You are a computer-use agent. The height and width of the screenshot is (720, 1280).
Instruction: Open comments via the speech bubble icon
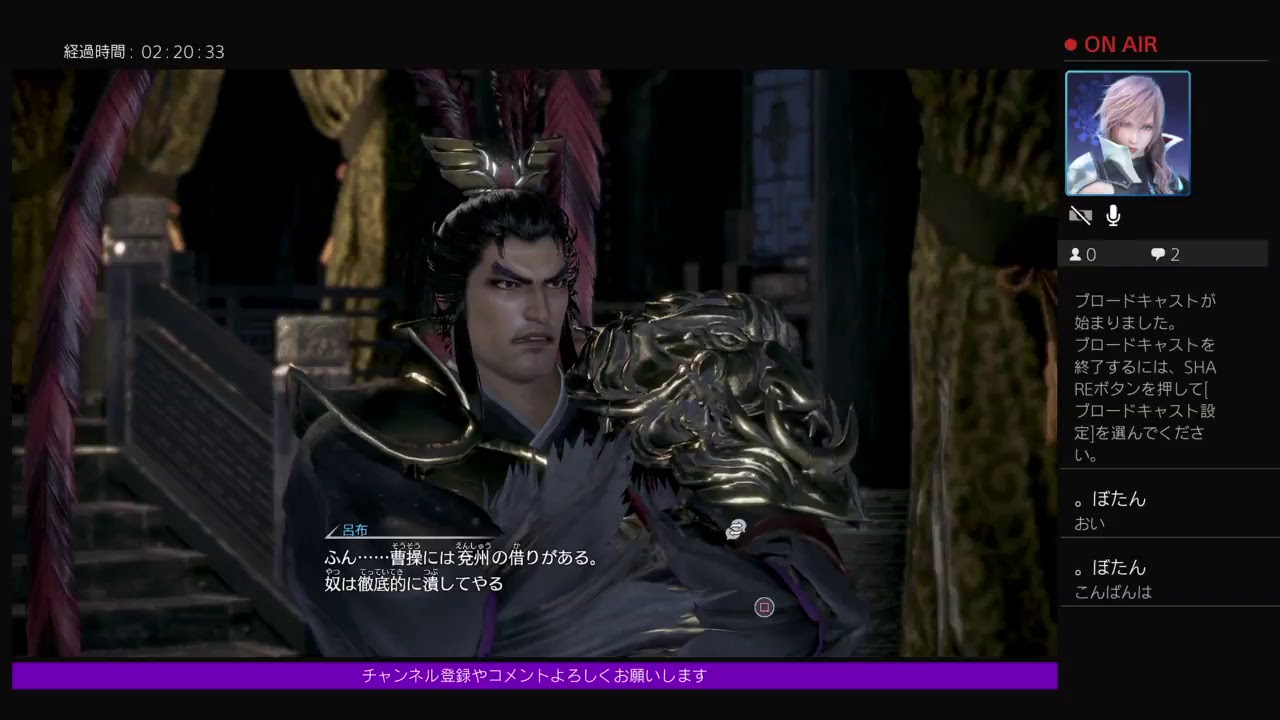[x=1158, y=254]
